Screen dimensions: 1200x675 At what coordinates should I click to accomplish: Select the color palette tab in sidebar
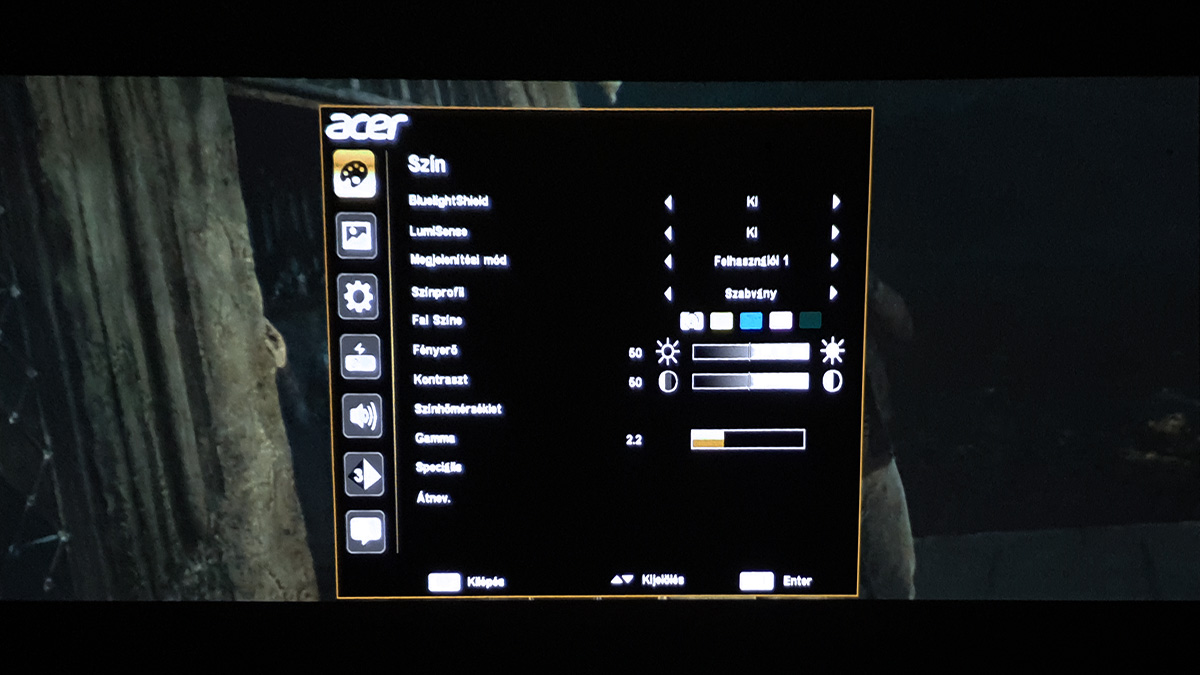(354, 174)
